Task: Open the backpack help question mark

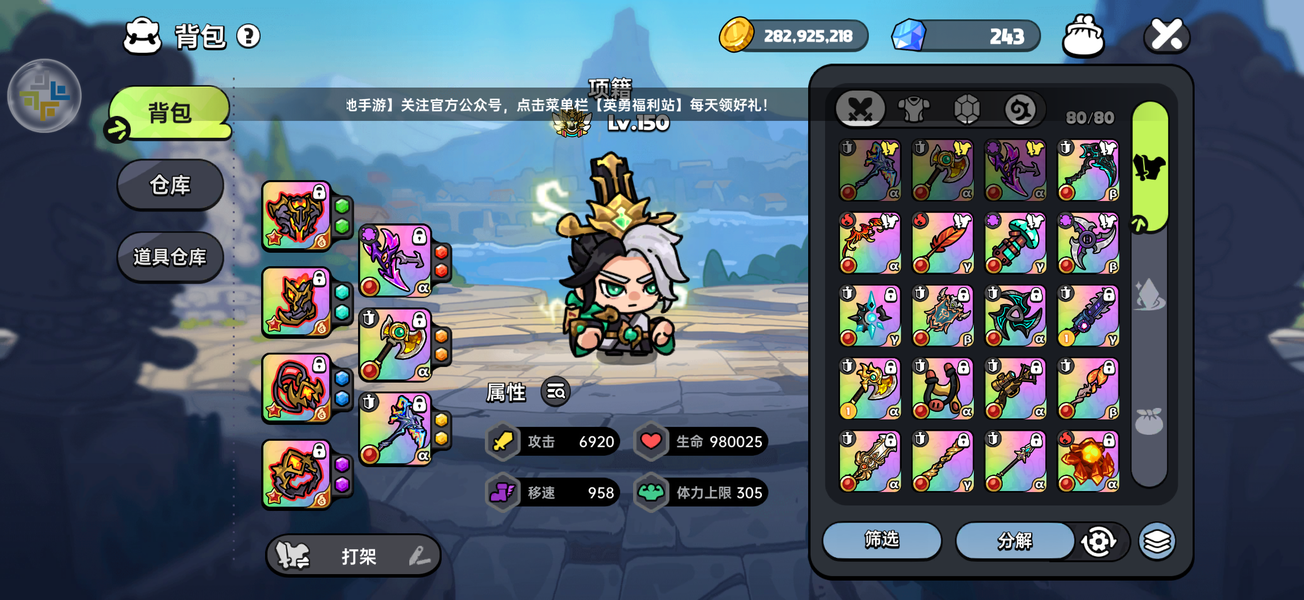Action: pos(248,37)
